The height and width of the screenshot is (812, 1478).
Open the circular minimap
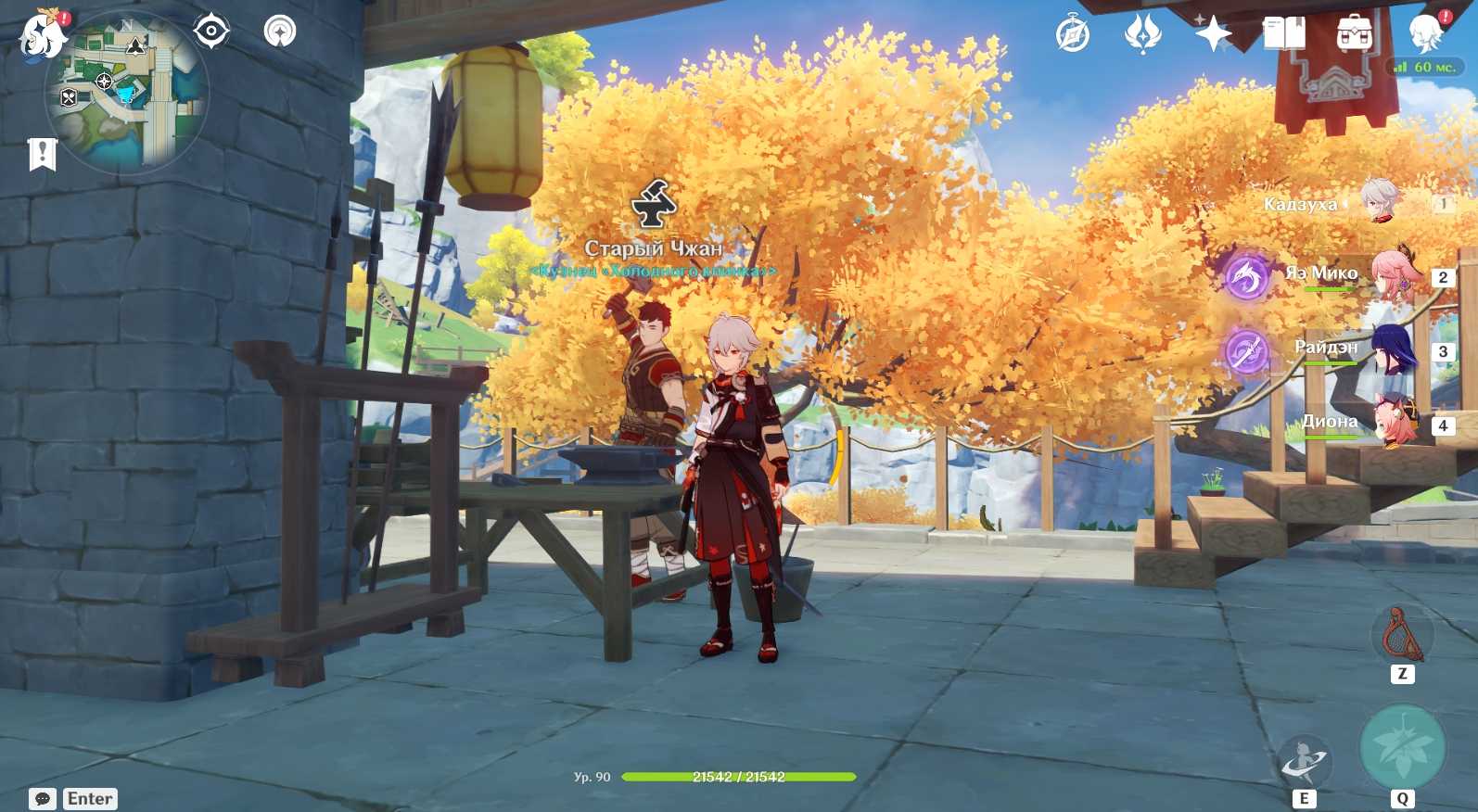[x=127, y=94]
